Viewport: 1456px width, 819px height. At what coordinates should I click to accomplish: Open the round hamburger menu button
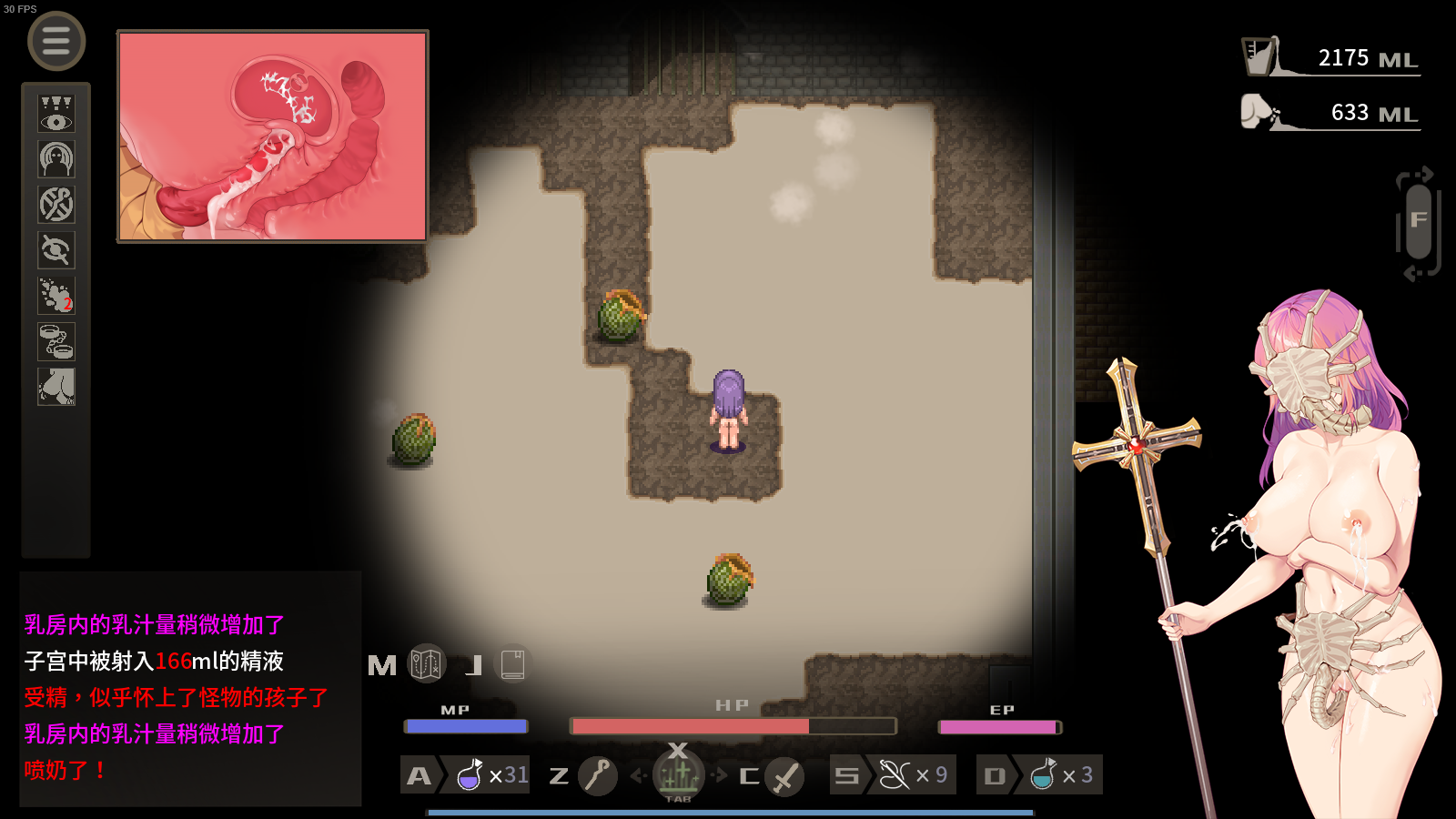pyautogui.click(x=56, y=41)
